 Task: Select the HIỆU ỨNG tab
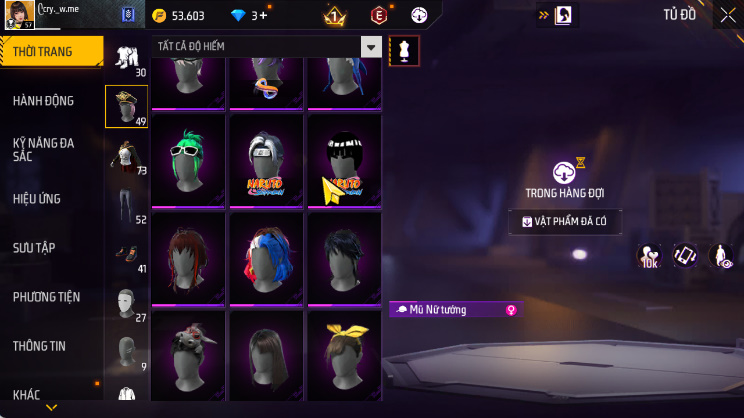[x=38, y=199]
